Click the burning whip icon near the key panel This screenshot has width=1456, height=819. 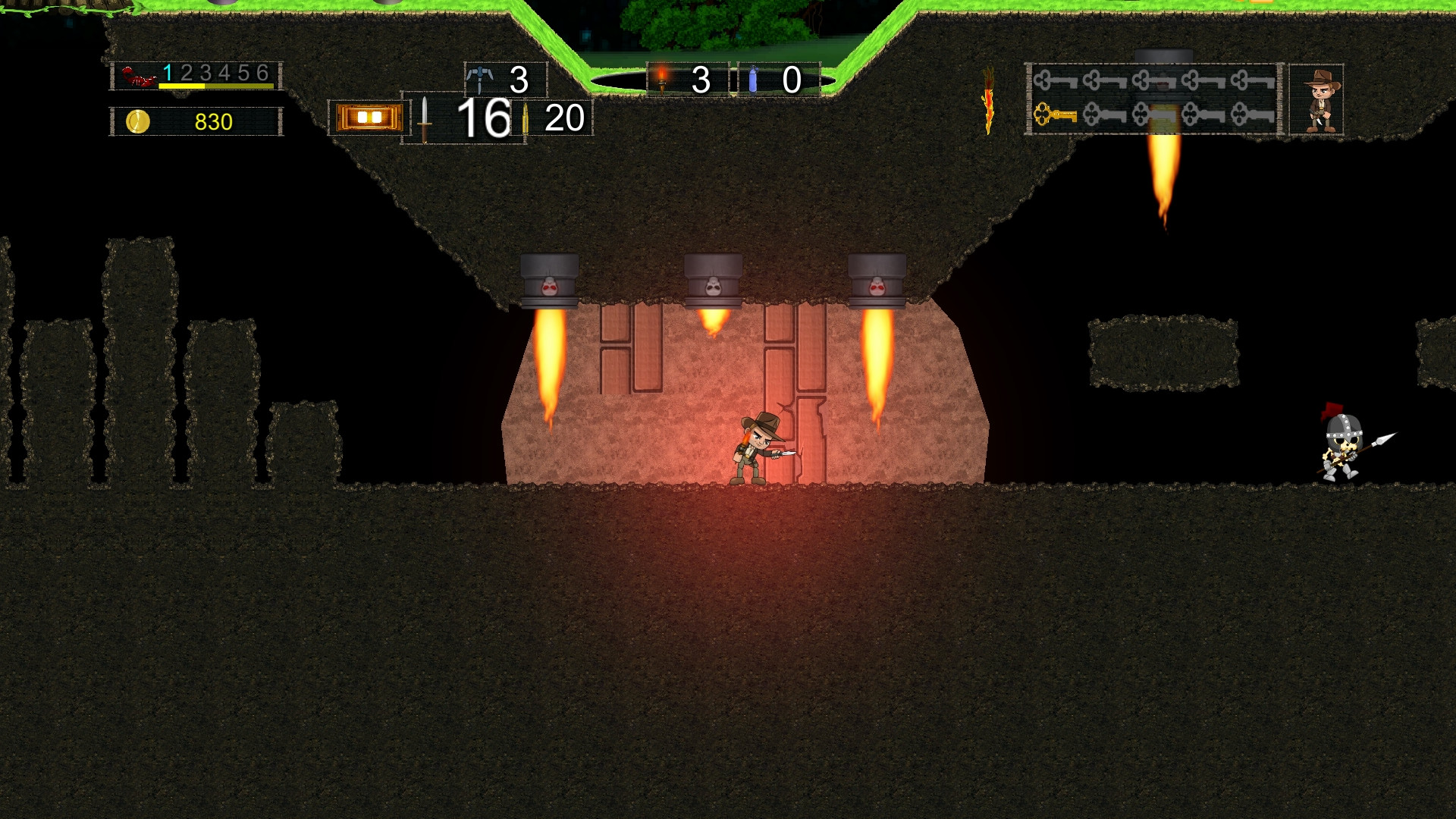tap(988, 99)
